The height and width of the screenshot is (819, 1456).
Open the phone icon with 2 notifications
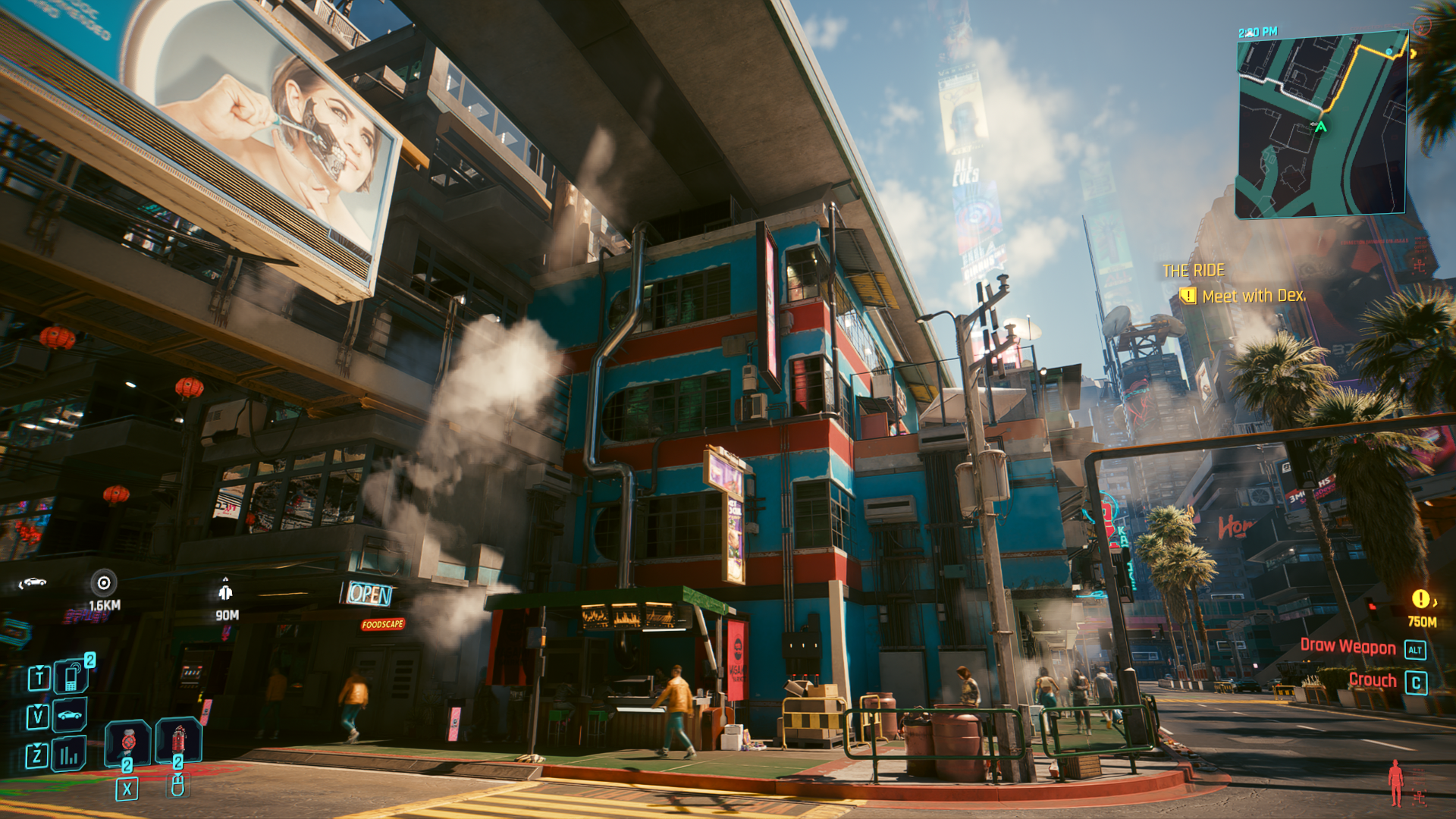[x=71, y=676]
